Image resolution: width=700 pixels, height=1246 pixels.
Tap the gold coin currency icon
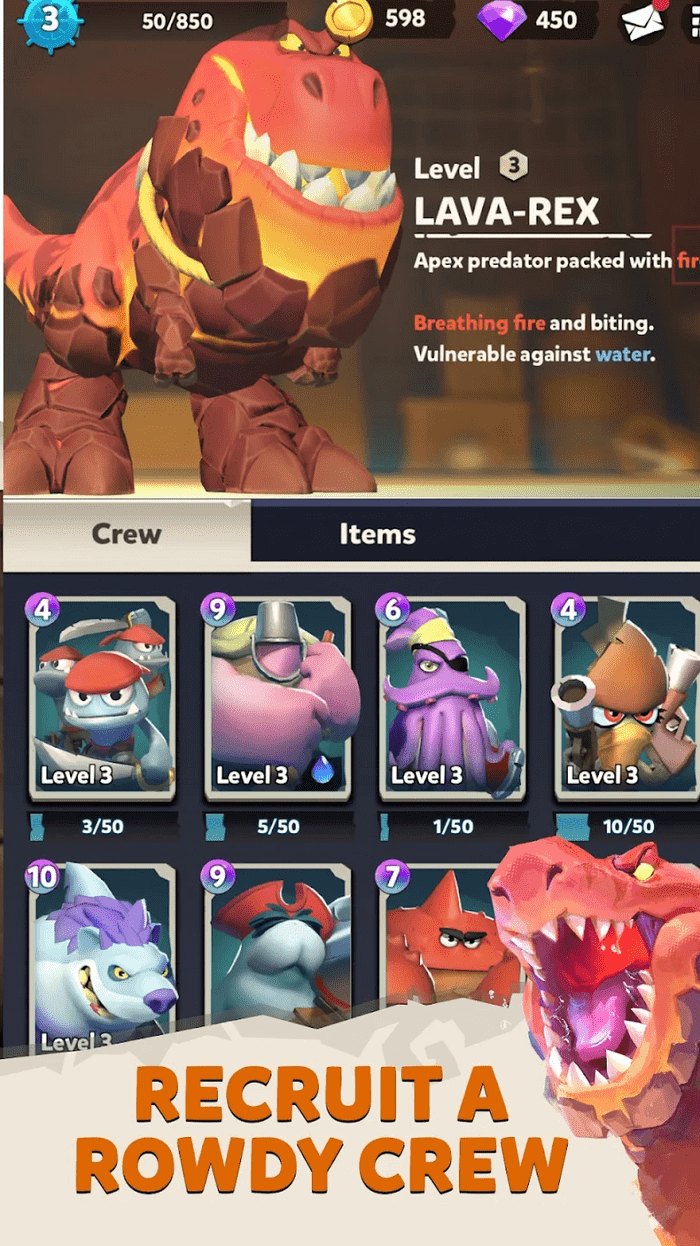coord(354,19)
